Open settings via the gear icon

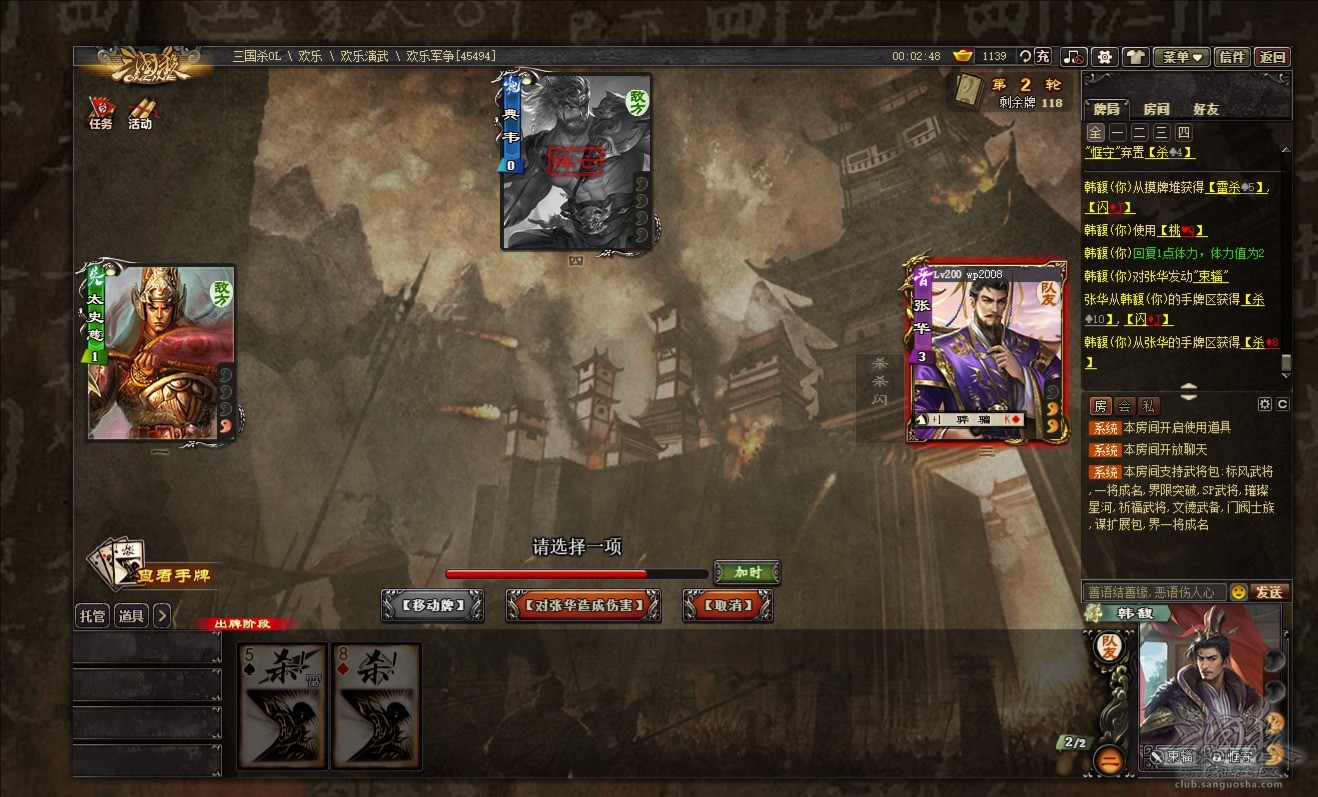pos(1104,57)
